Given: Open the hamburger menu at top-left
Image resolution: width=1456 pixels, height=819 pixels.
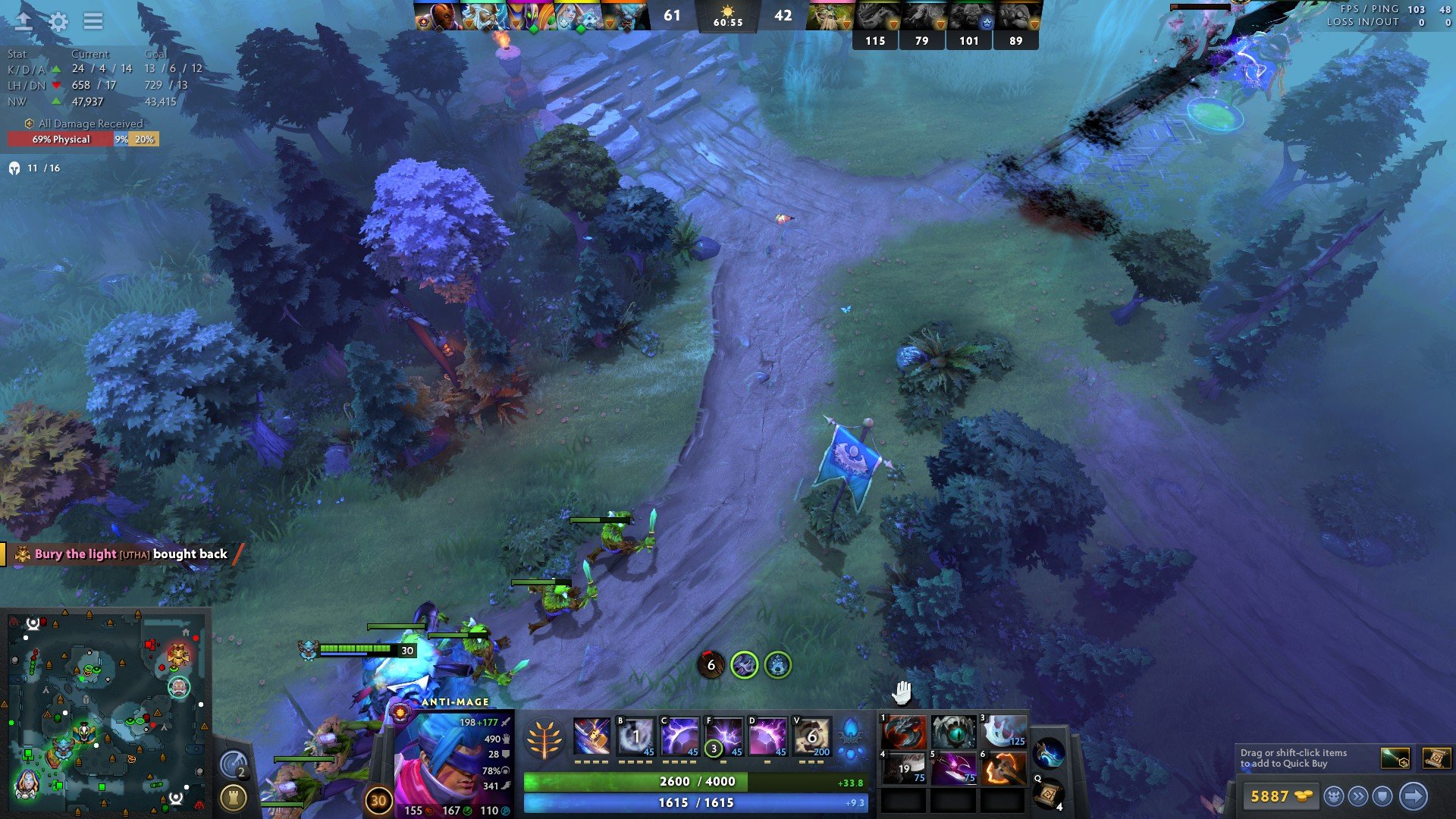Looking at the screenshot, I should (93, 21).
